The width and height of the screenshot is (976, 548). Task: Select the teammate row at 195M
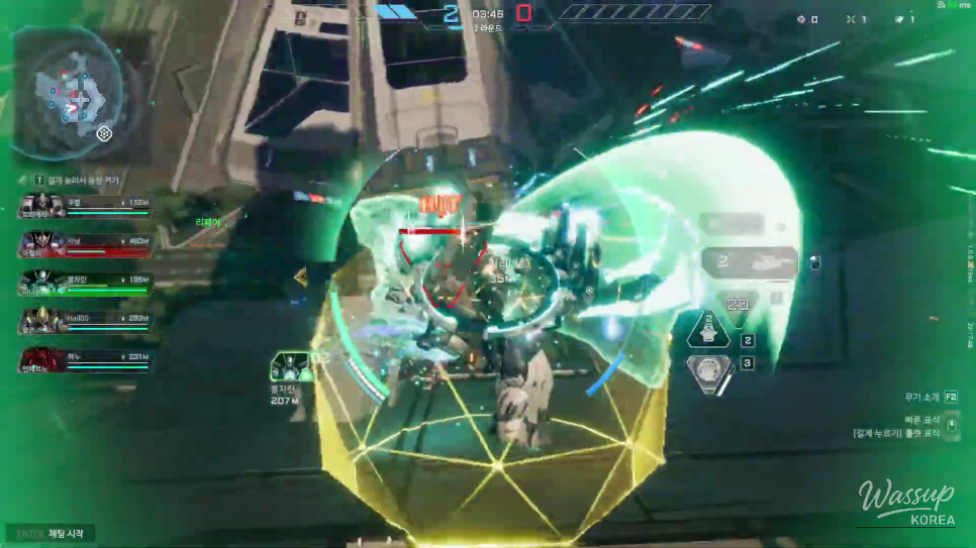(84, 283)
